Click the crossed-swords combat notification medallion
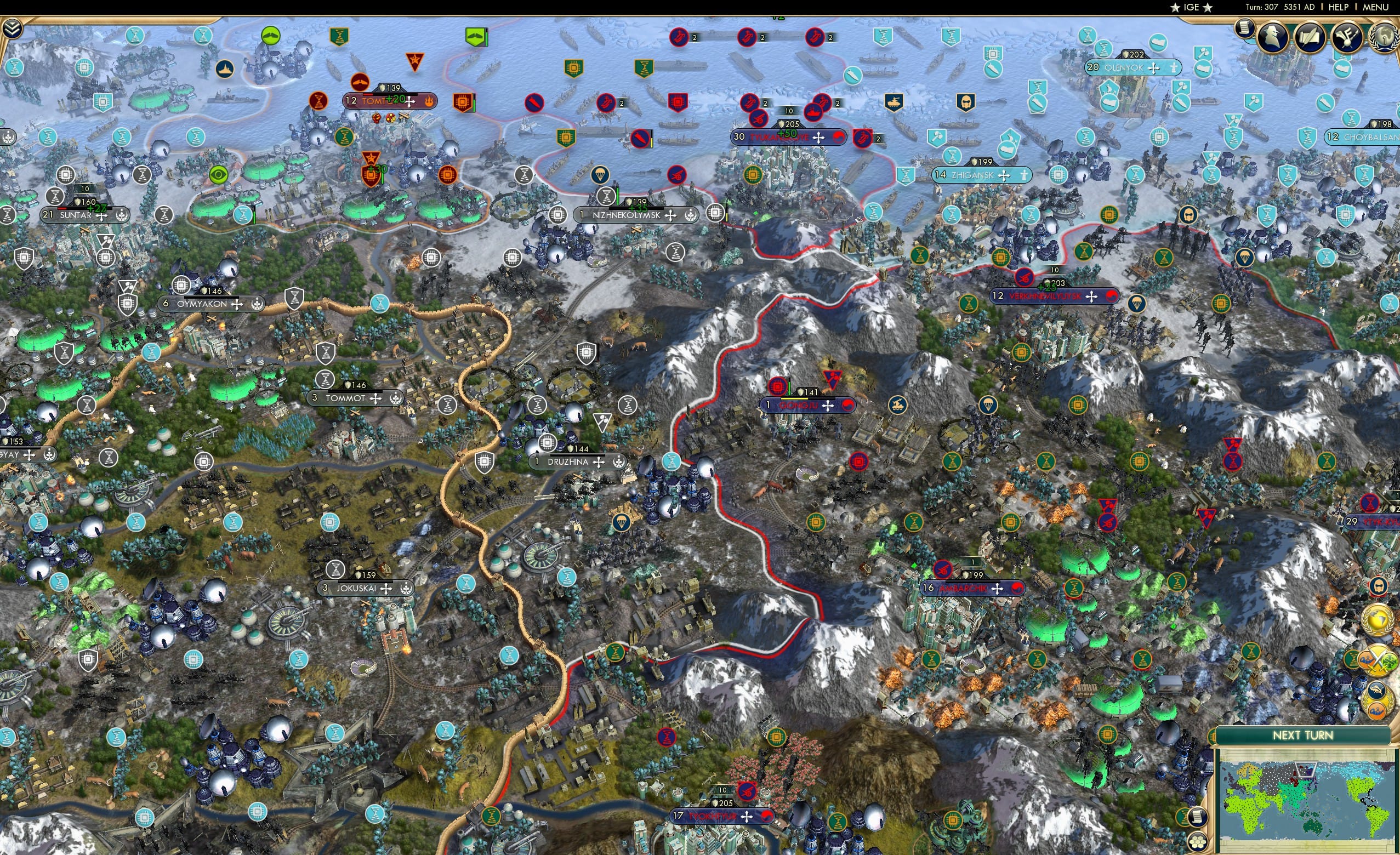Image resolution: width=1400 pixels, height=855 pixels. tap(1377, 659)
